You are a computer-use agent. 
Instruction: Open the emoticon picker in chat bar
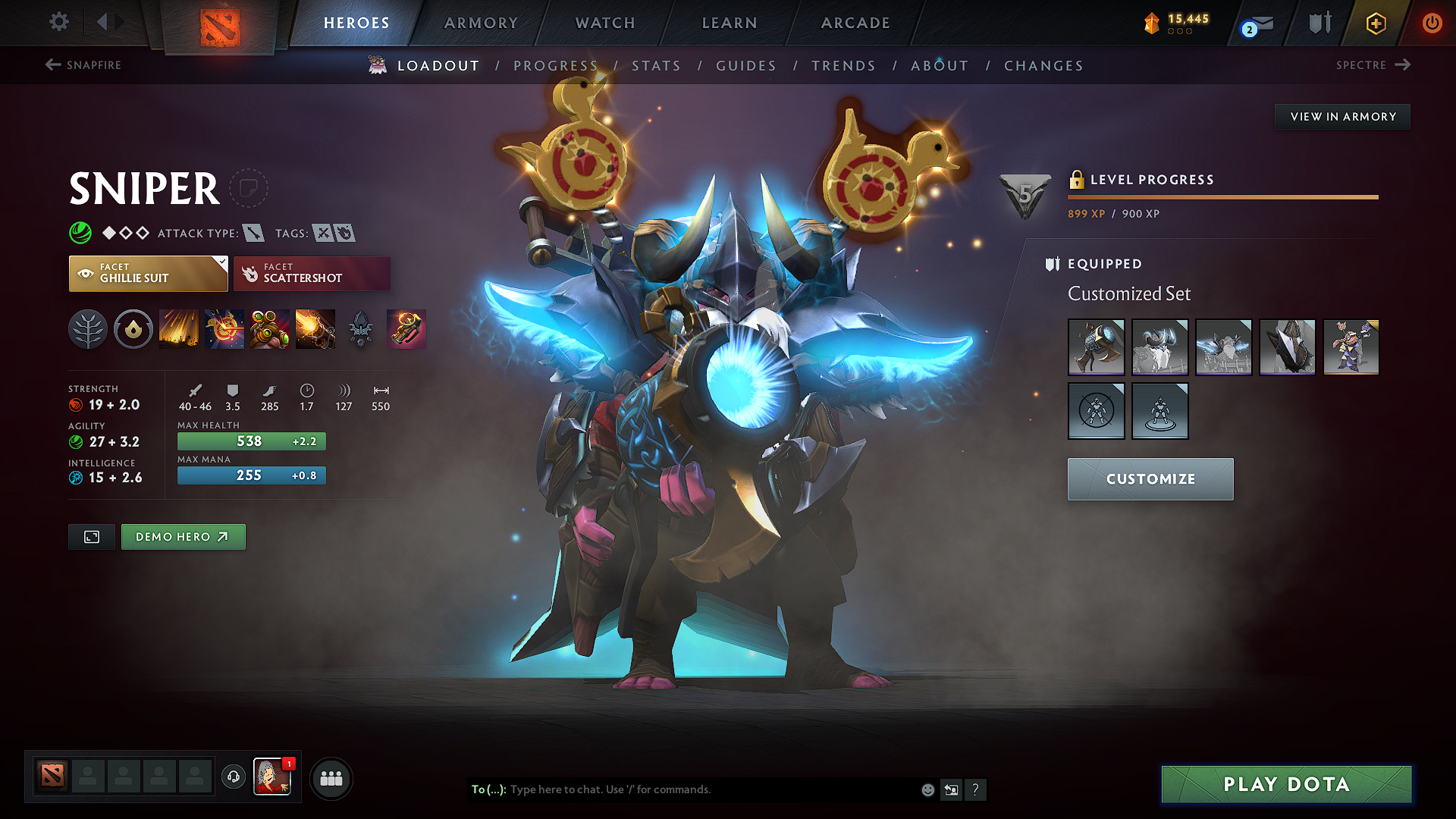click(x=927, y=789)
